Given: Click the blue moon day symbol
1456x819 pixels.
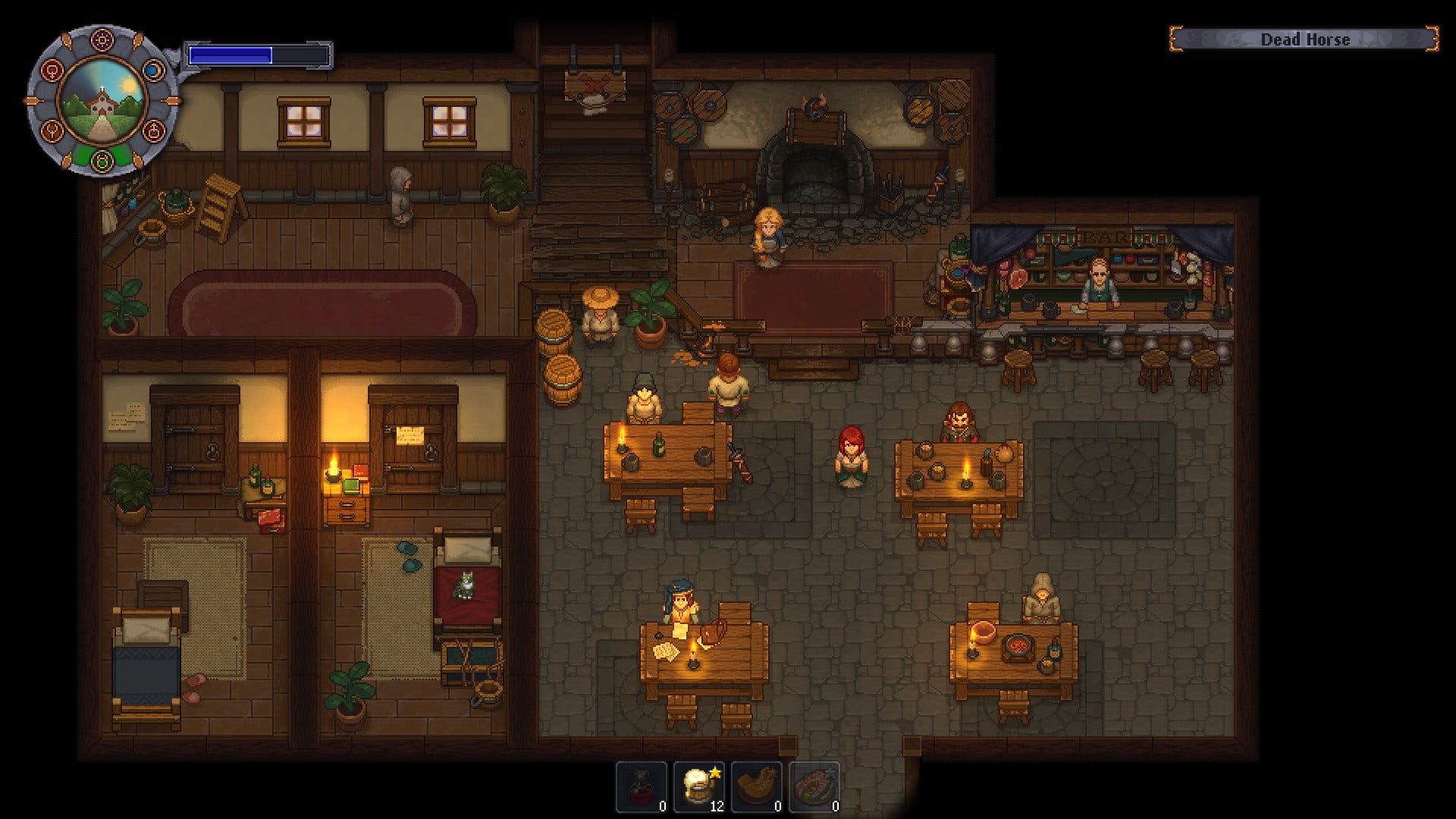Looking at the screenshot, I should coord(152,71).
